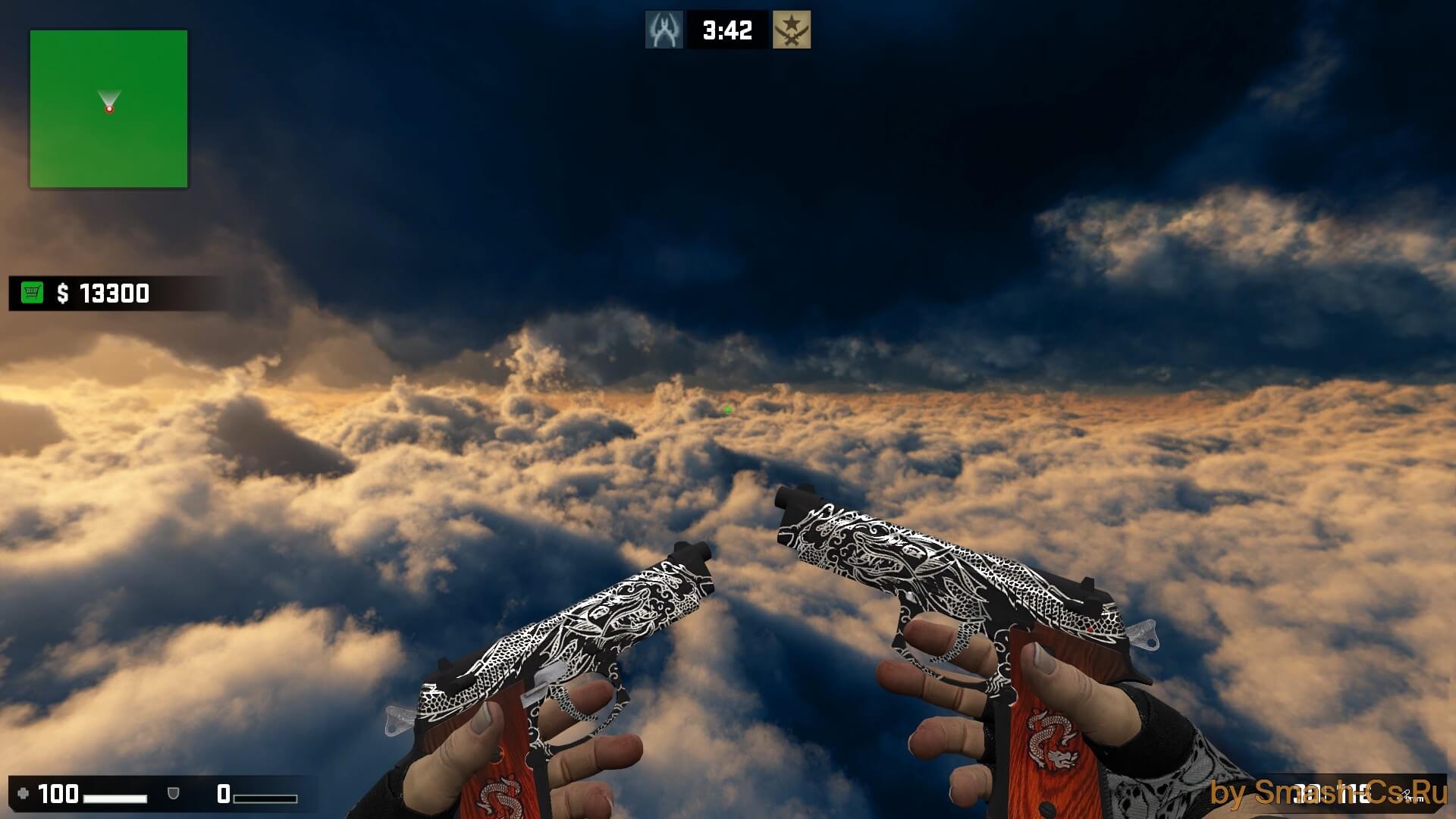The height and width of the screenshot is (819, 1456).
Task: Click the green radar minimap
Action: [108, 108]
